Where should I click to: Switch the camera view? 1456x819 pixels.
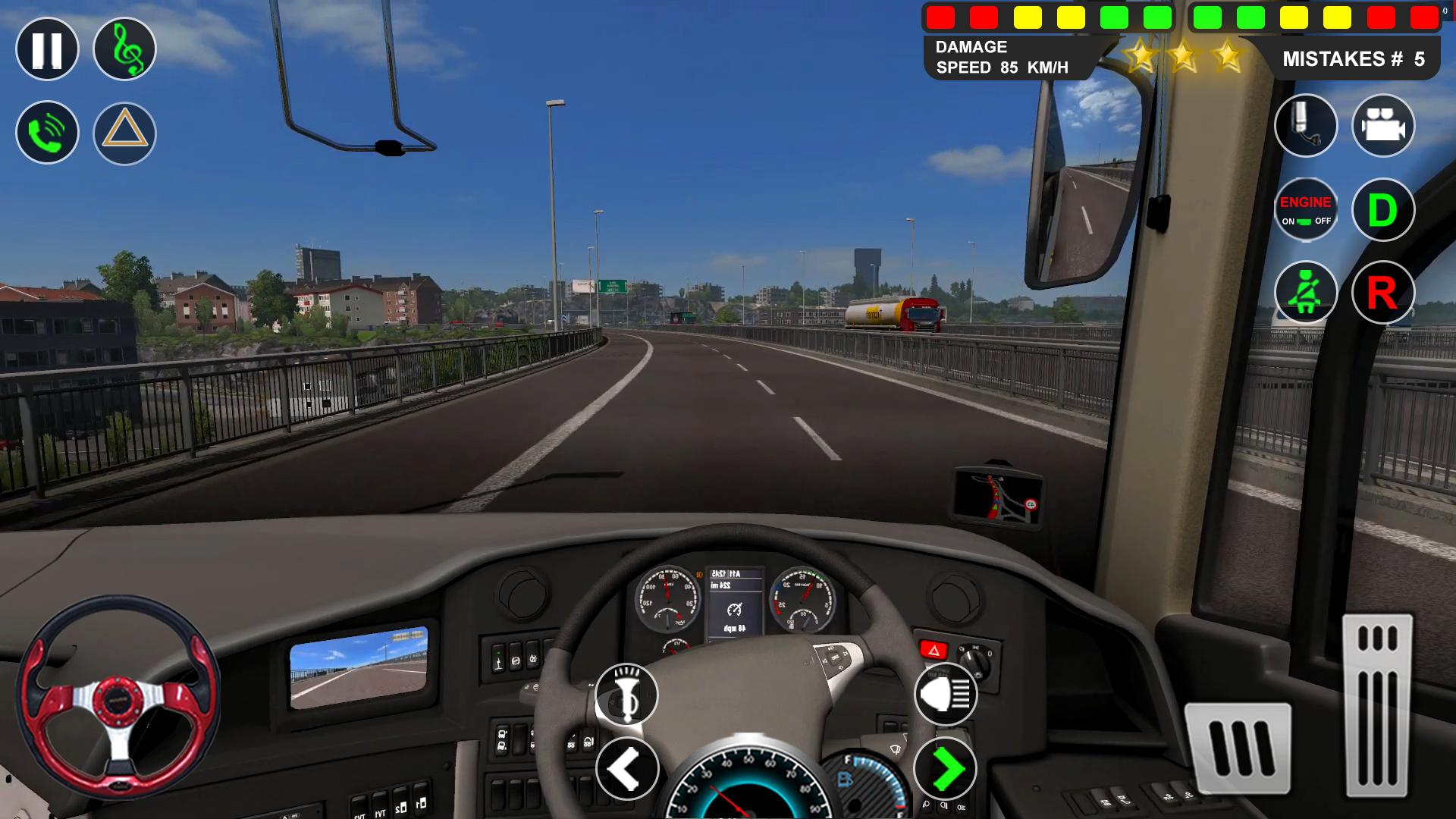click(x=1382, y=126)
